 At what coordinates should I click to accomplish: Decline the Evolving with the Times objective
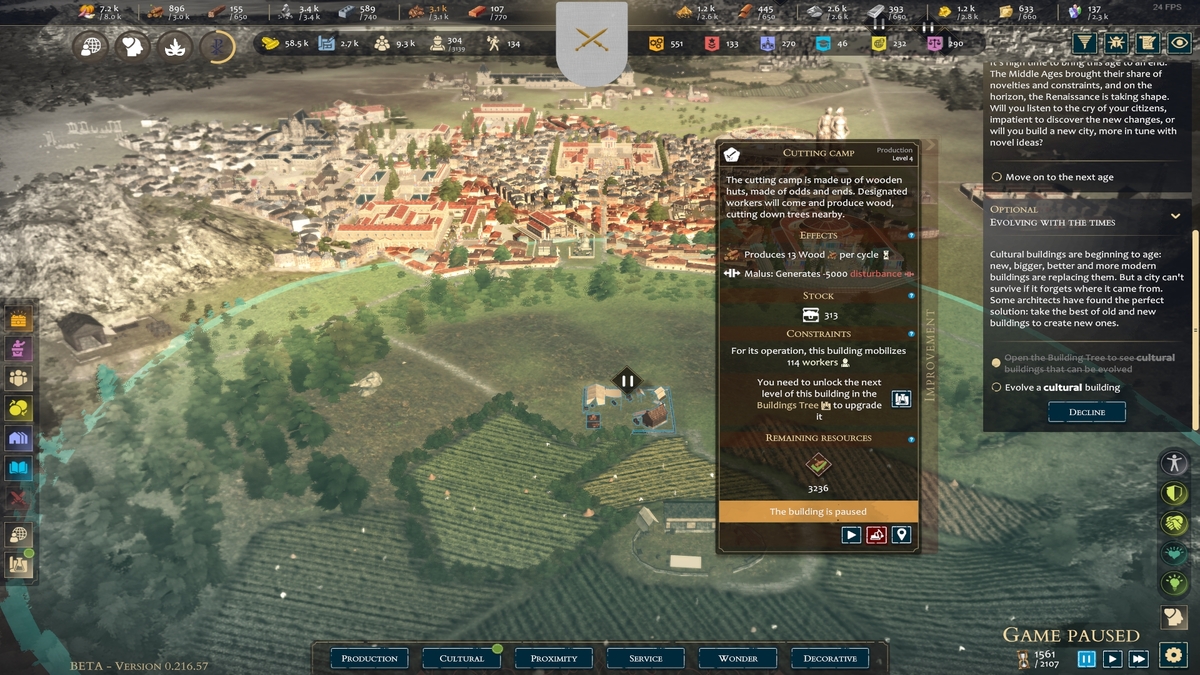(1086, 412)
